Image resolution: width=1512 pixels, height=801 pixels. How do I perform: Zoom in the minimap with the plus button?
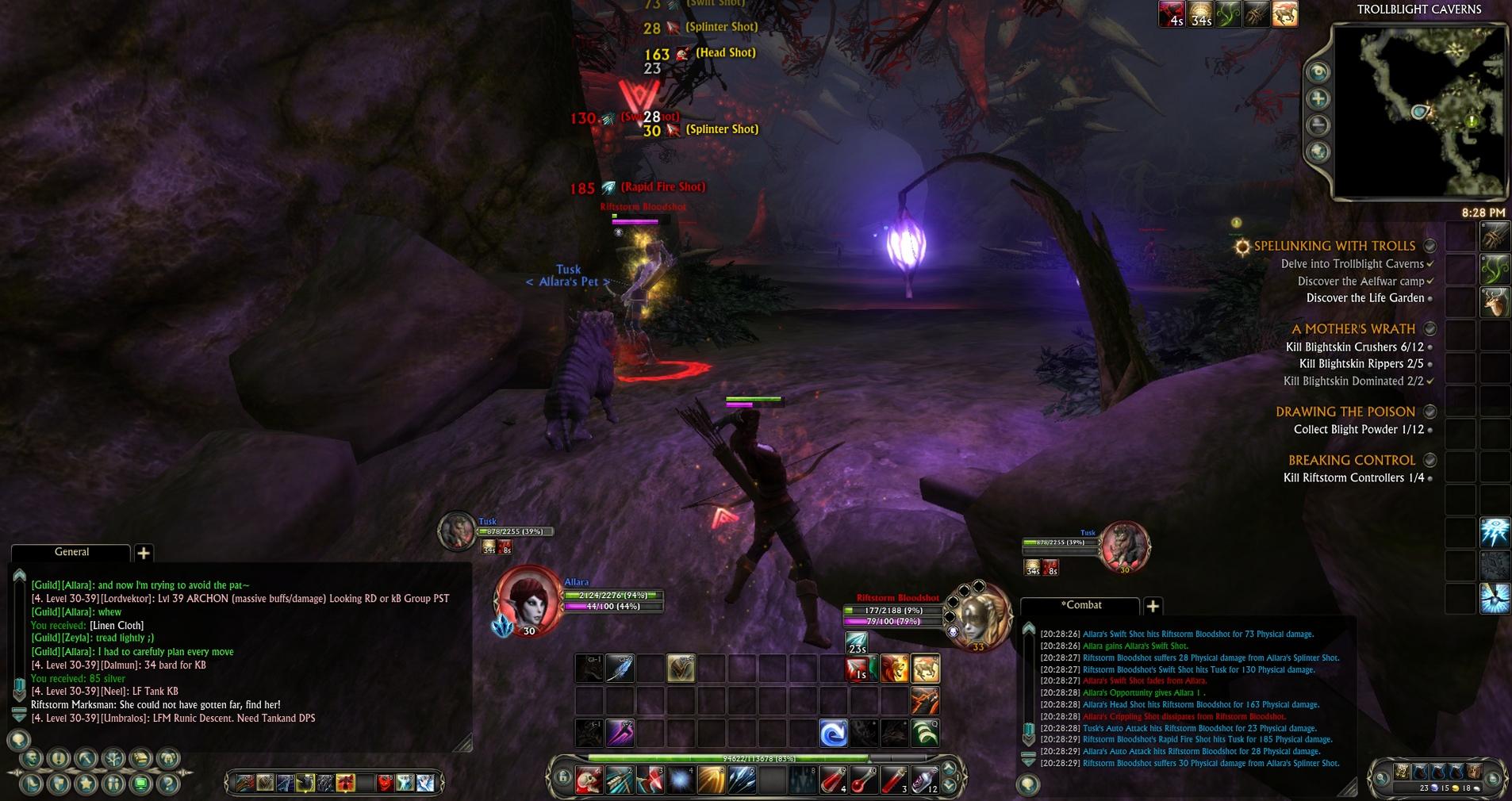[x=1318, y=98]
